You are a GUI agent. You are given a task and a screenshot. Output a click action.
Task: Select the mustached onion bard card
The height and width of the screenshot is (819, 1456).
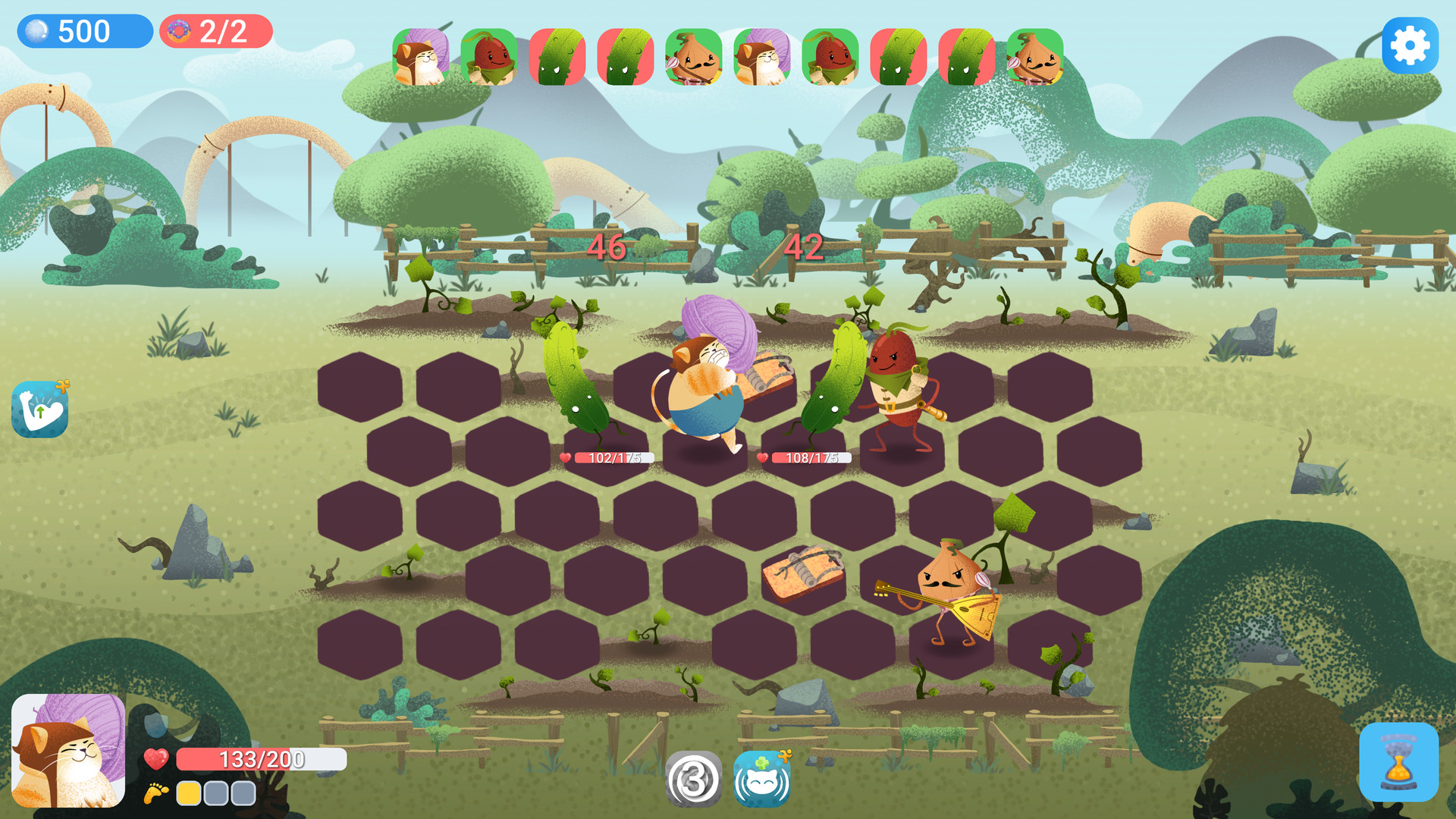[692, 57]
